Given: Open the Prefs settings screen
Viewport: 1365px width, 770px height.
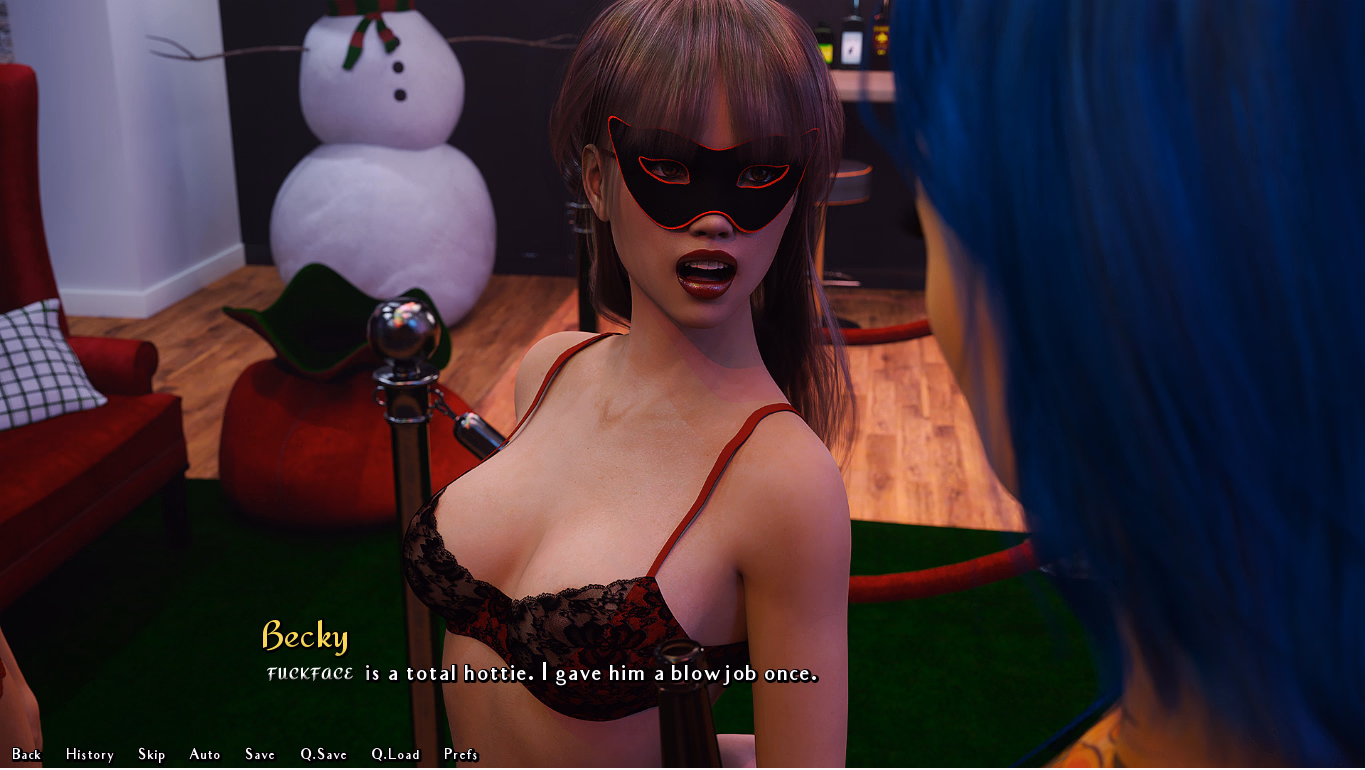Looking at the screenshot, I should pyautogui.click(x=461, y=754).
